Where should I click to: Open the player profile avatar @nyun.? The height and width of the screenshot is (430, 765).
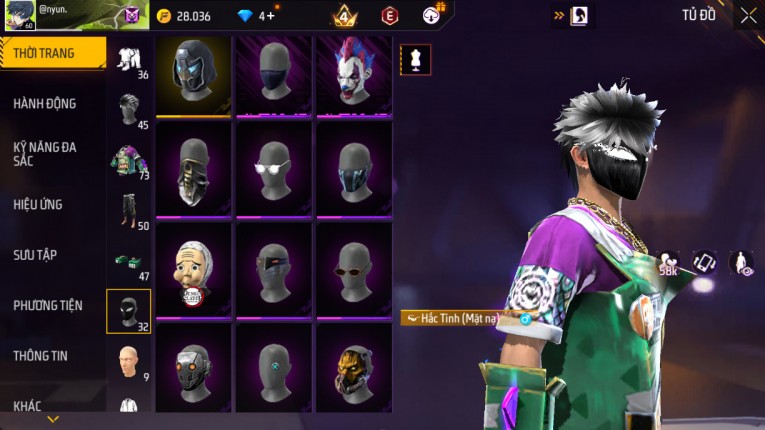18,15
